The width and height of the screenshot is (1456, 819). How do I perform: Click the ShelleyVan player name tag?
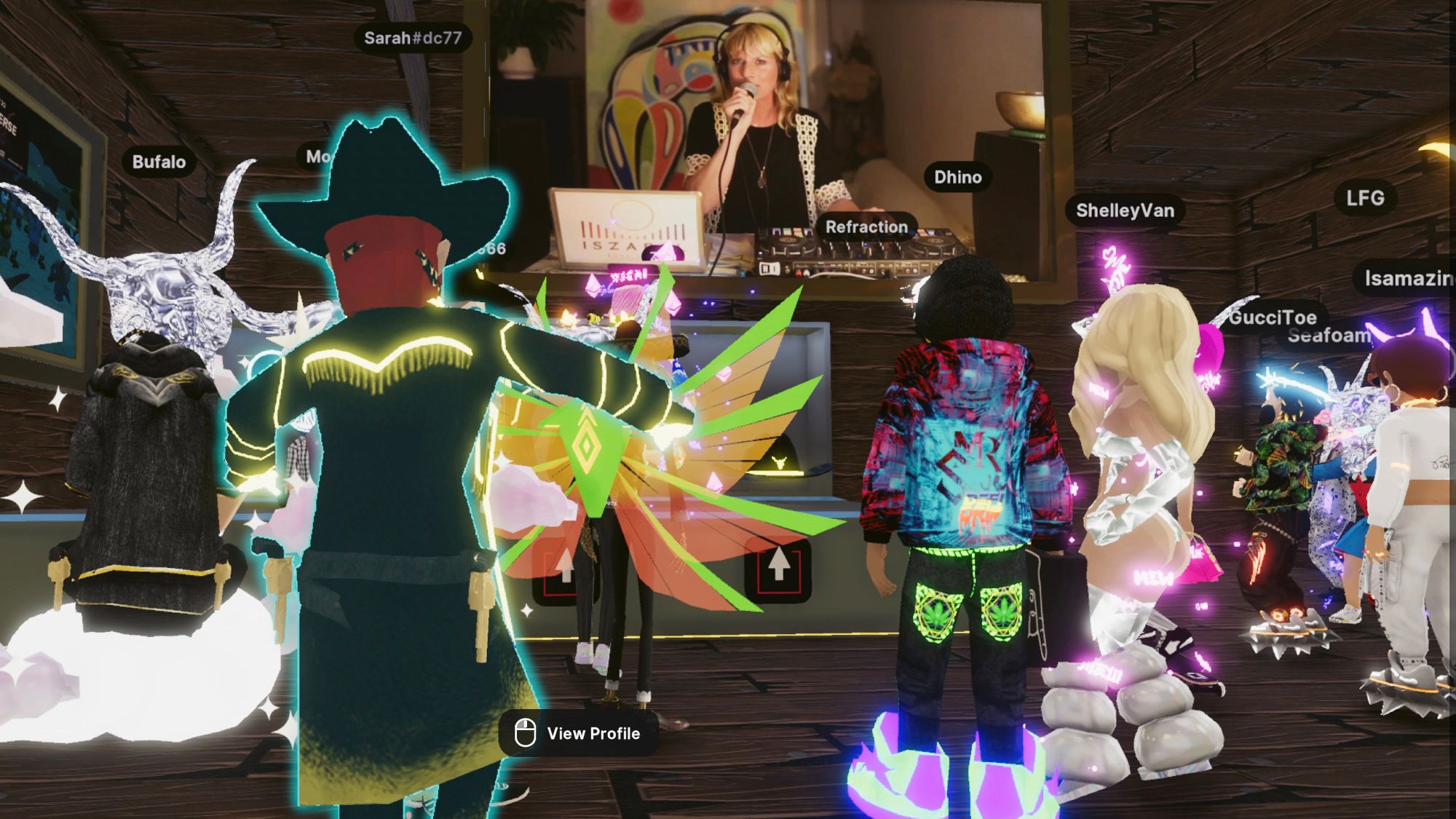tap(1125, 210)
